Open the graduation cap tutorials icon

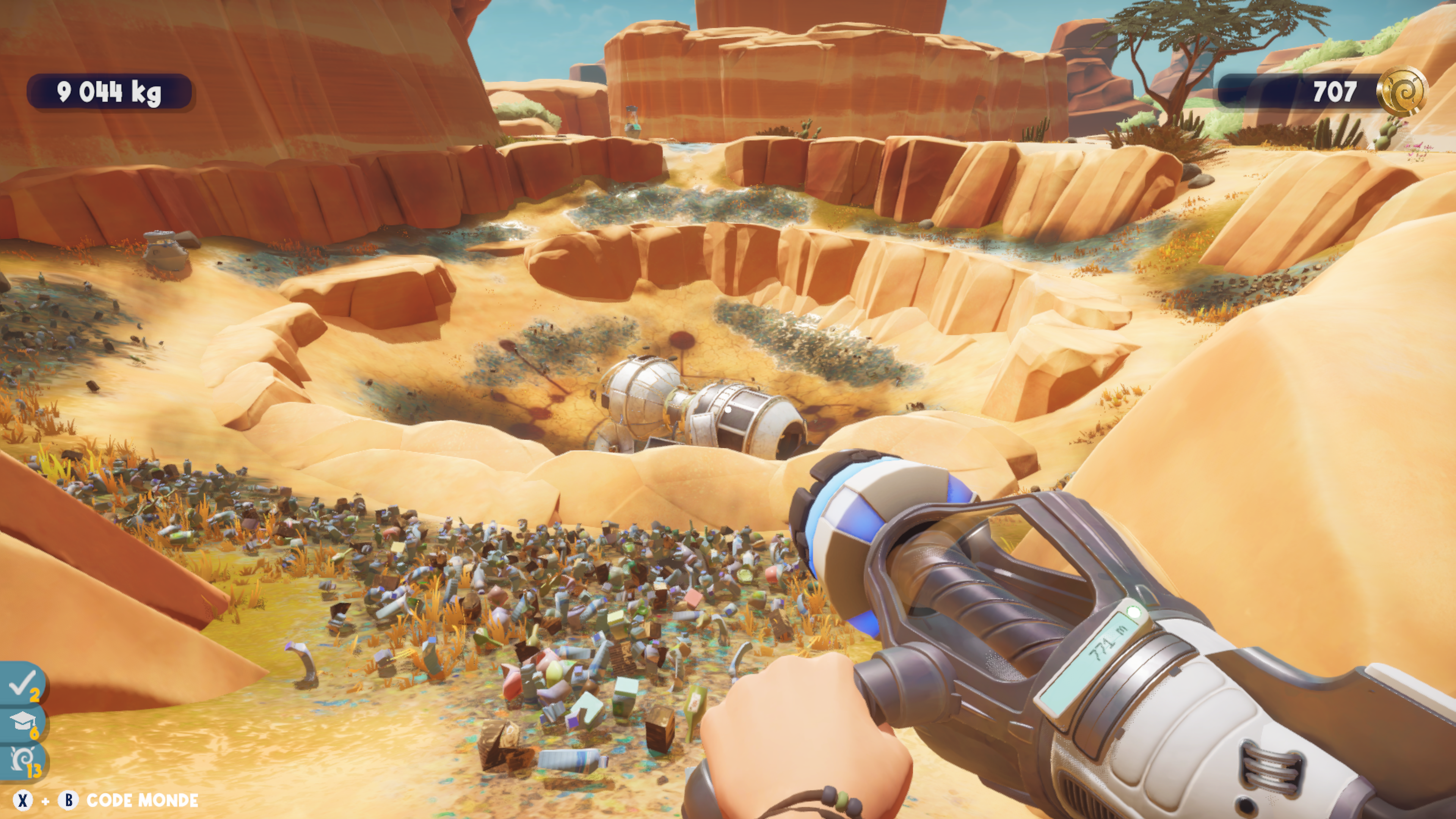23,722
